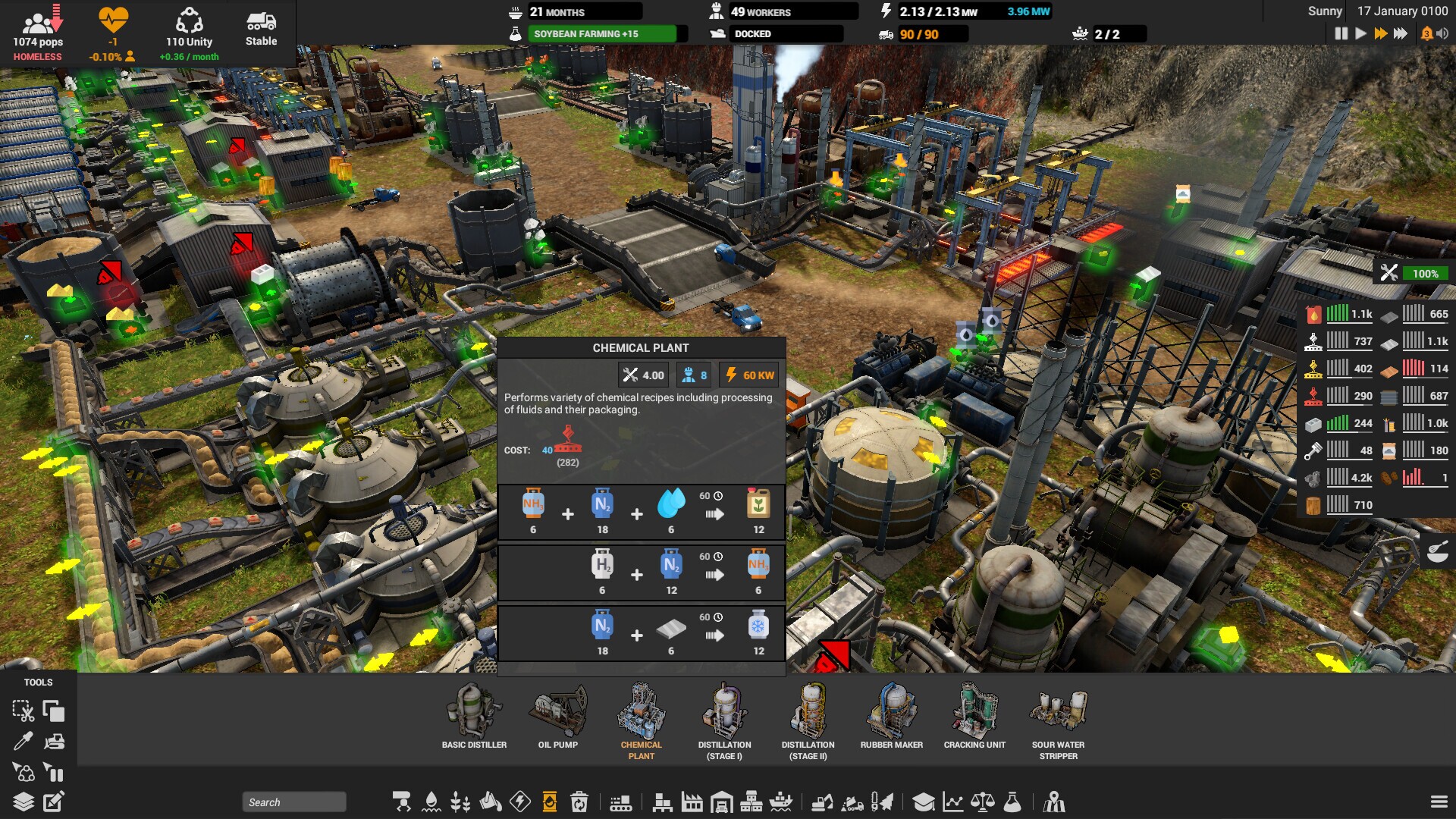Select the cut tool in Tools panel
The width and height of the screenshot is (1456, 819).
pyautogui.click(x=24, y=711)
